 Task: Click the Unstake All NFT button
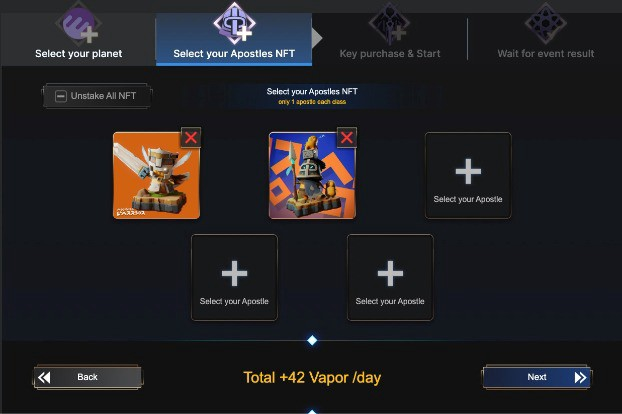(x=97, y=96)
